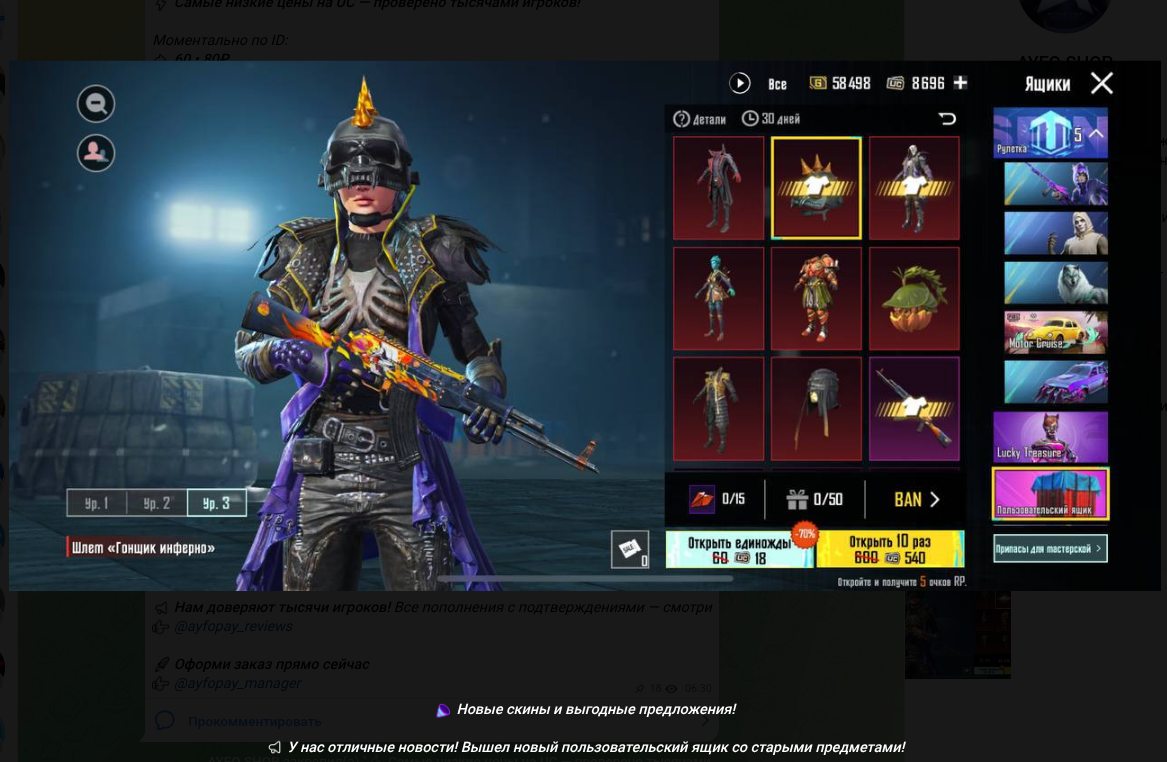The width and height of the screenshot is (1167, 762).
Task: Select the pumpkin leaf hat reward
Action: (914, 298)
